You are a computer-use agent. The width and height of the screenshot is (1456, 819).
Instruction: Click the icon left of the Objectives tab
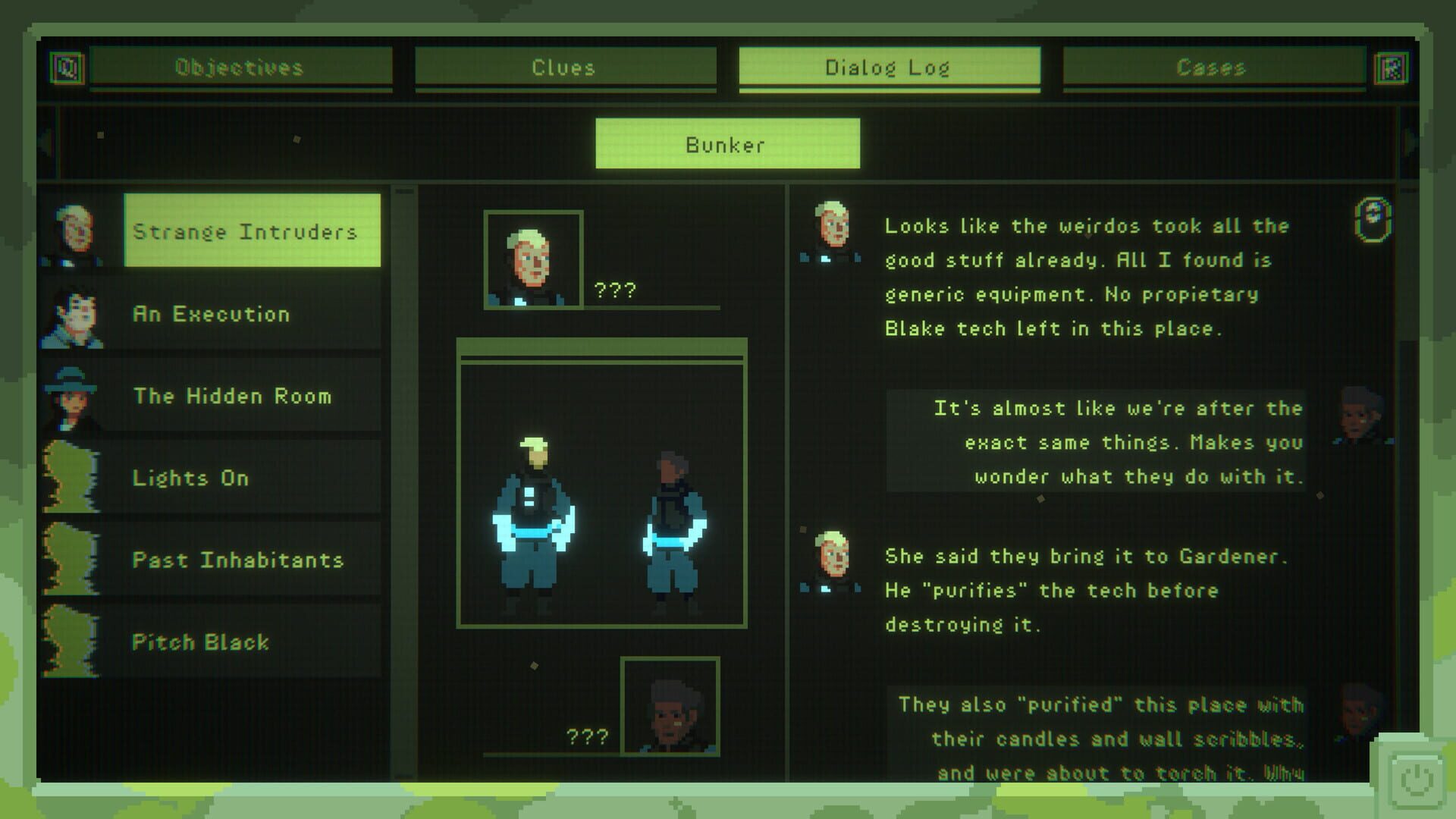pos(67,68)
